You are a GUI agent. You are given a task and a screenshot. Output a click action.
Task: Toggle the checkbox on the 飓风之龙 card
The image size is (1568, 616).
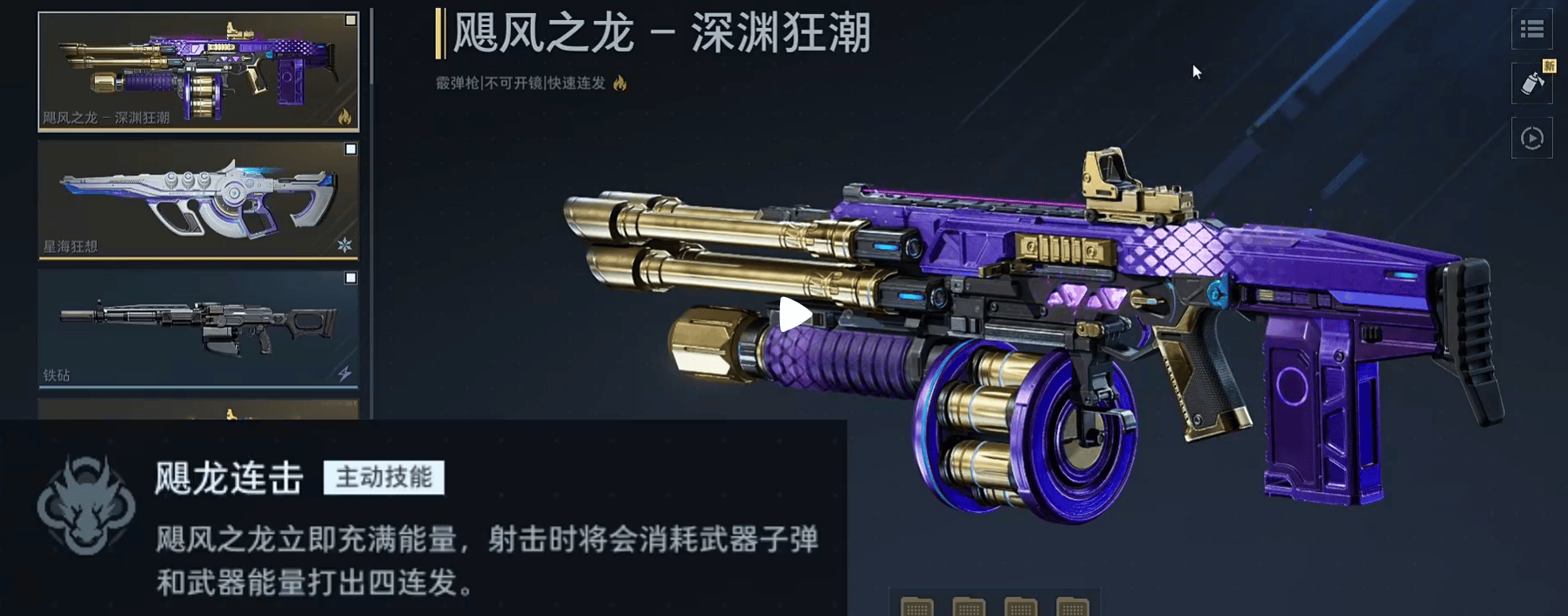click(350, 20)
